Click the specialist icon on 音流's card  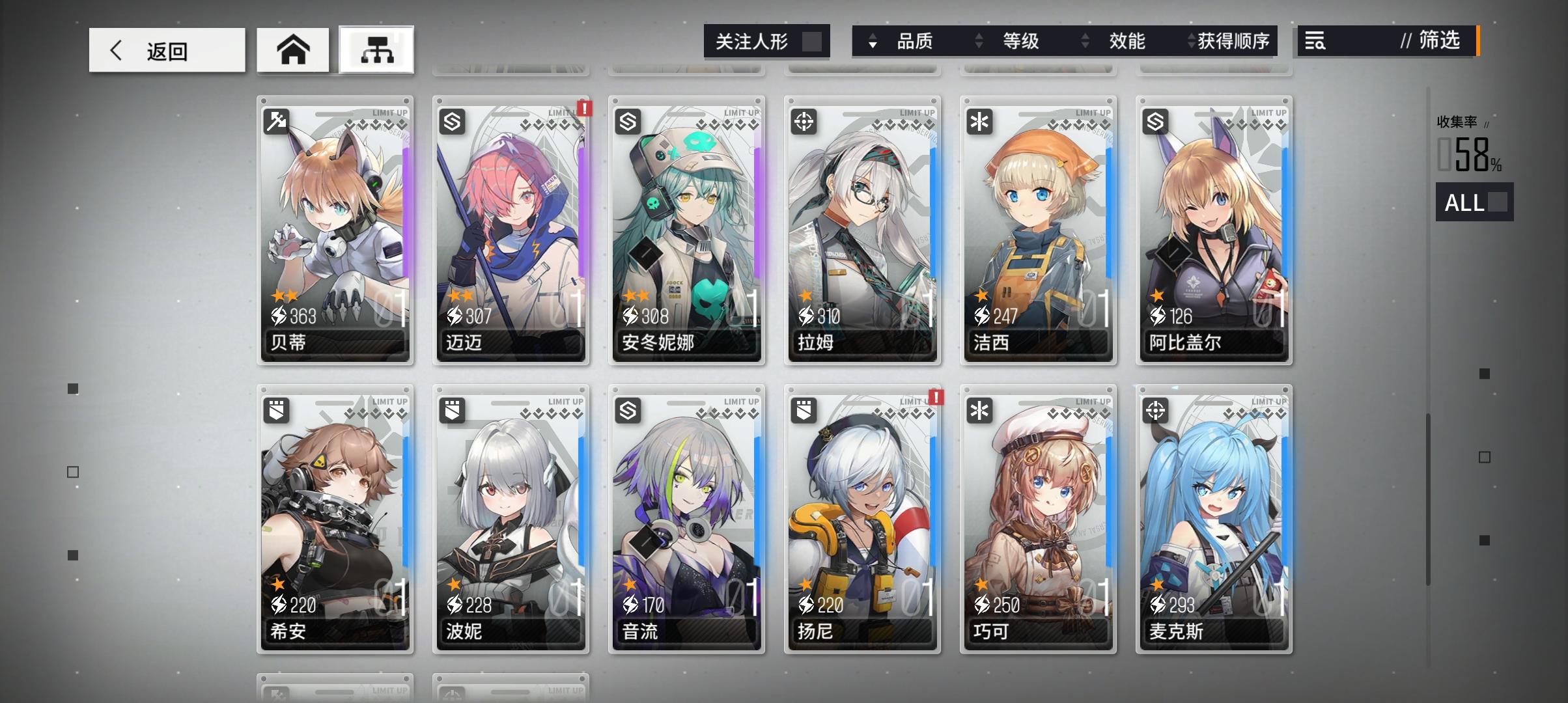(x=628, y=410)
